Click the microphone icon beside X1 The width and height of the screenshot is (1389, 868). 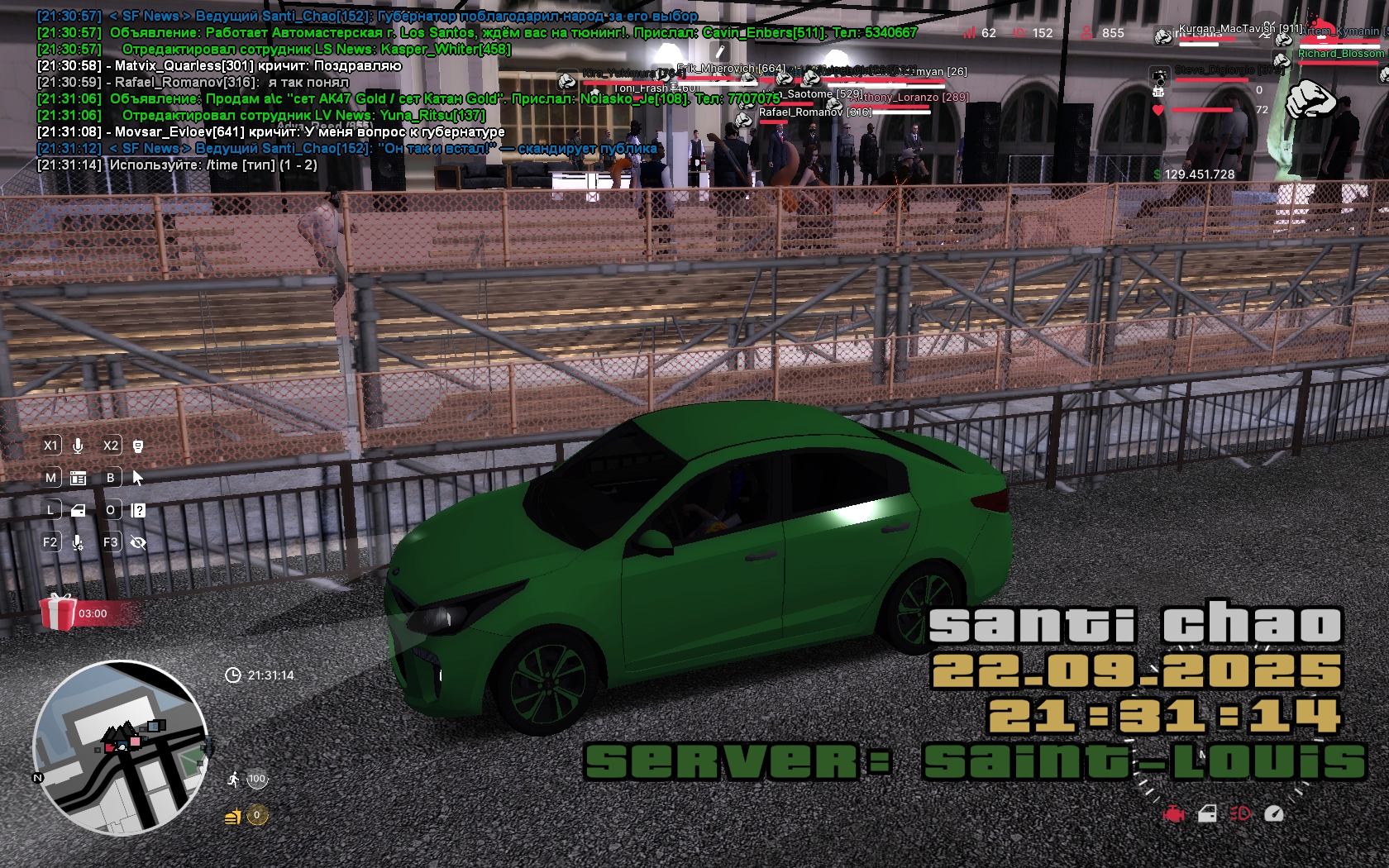click(x=78, y=446)
